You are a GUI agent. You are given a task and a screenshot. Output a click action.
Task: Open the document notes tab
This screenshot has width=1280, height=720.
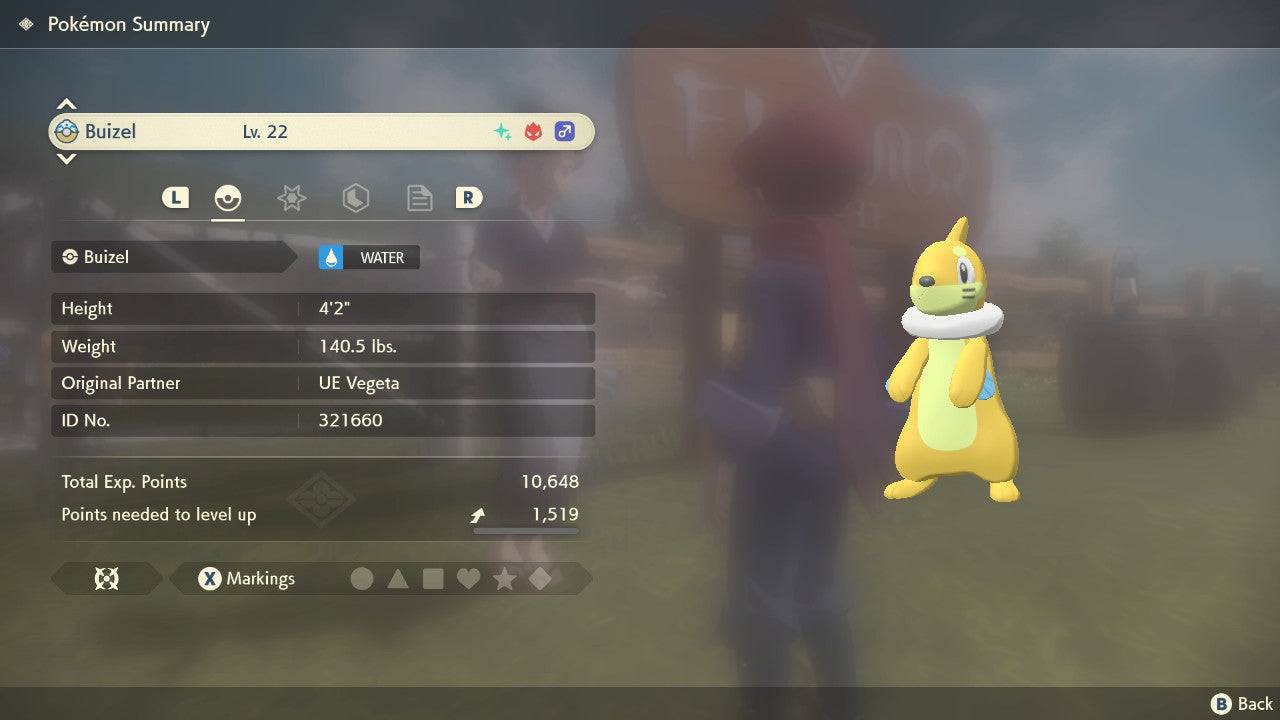point(419,198)
